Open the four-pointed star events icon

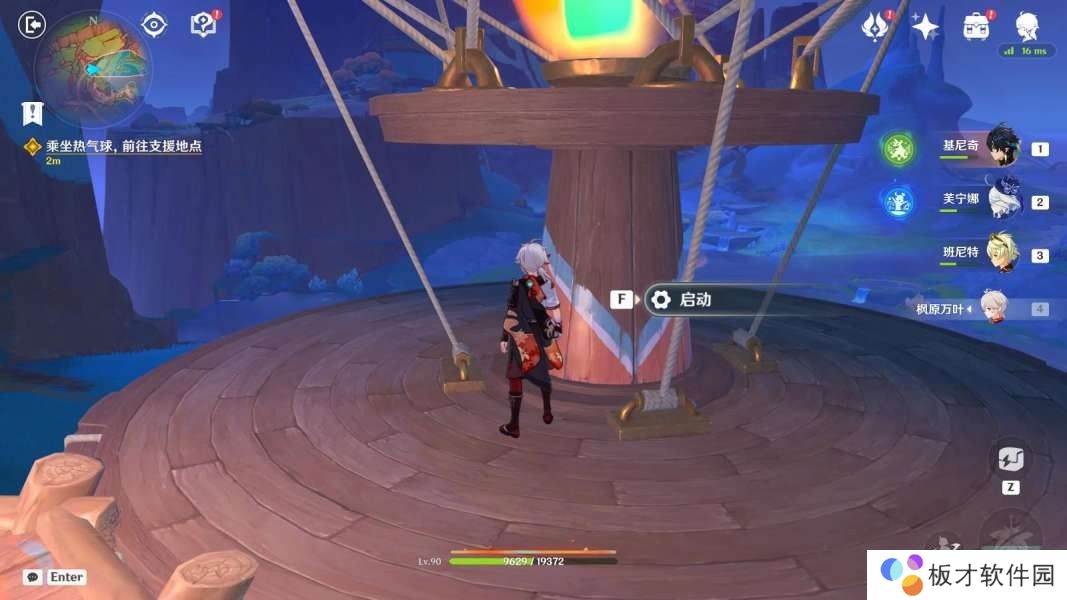click(x=925, y=27)
